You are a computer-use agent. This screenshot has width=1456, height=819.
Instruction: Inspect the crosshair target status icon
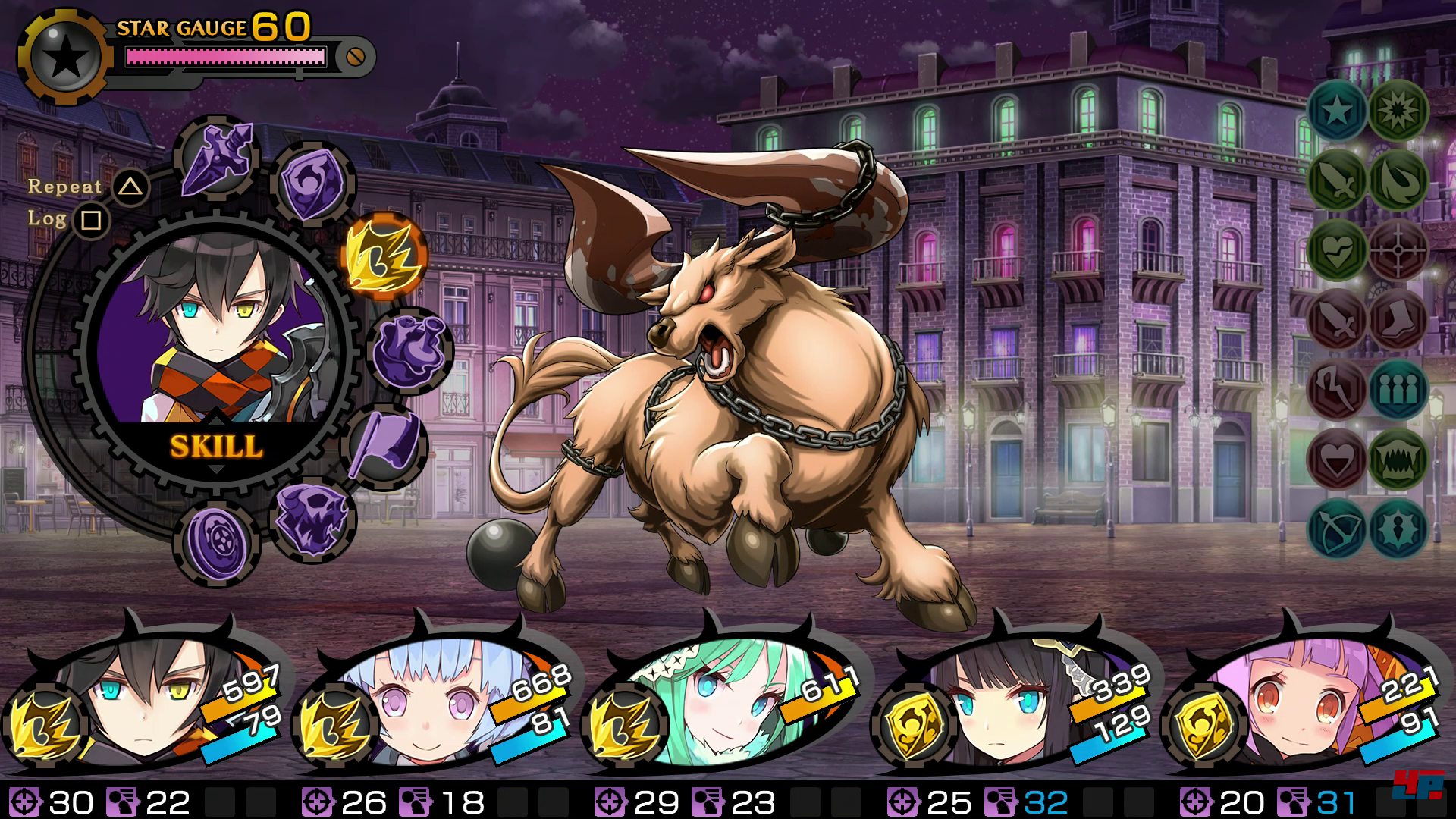tap(1398, 249)
